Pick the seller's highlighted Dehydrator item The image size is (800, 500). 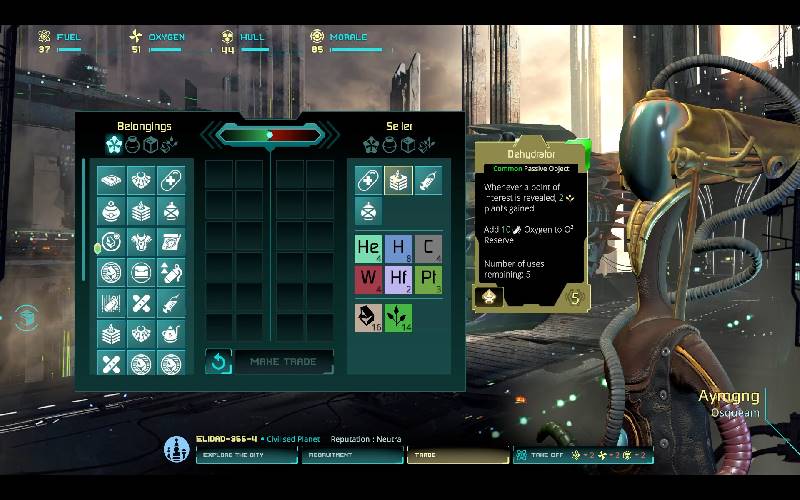click(399, 180)
